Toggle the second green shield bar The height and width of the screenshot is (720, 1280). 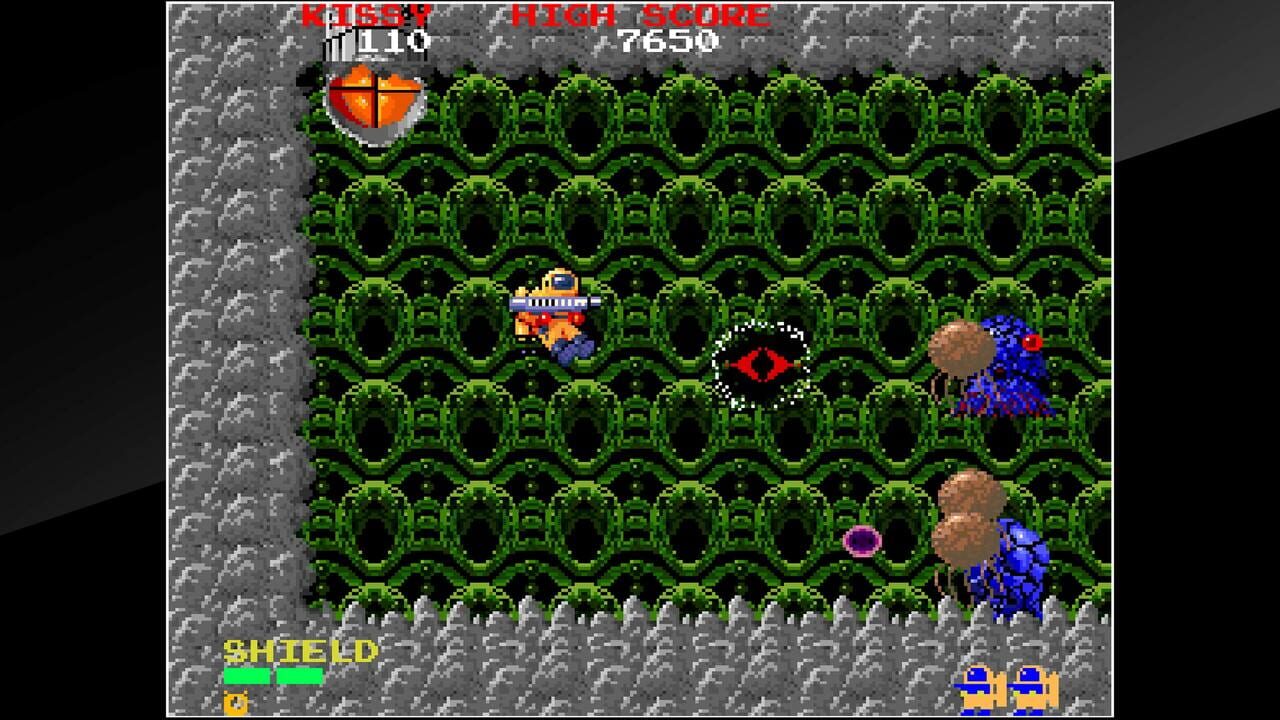300,677
